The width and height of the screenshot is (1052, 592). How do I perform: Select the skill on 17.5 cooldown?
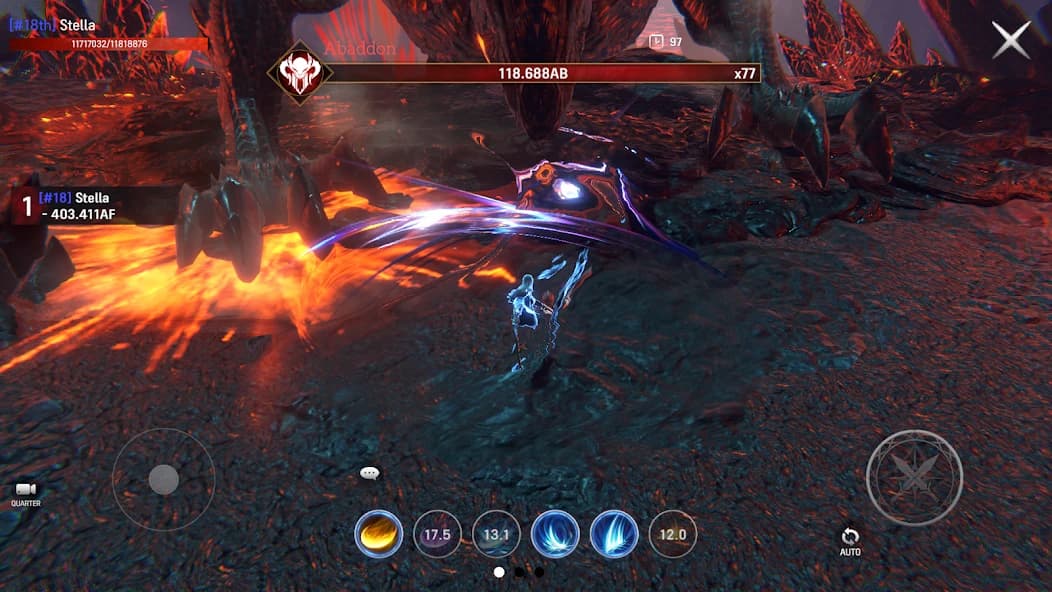(437, 534)
